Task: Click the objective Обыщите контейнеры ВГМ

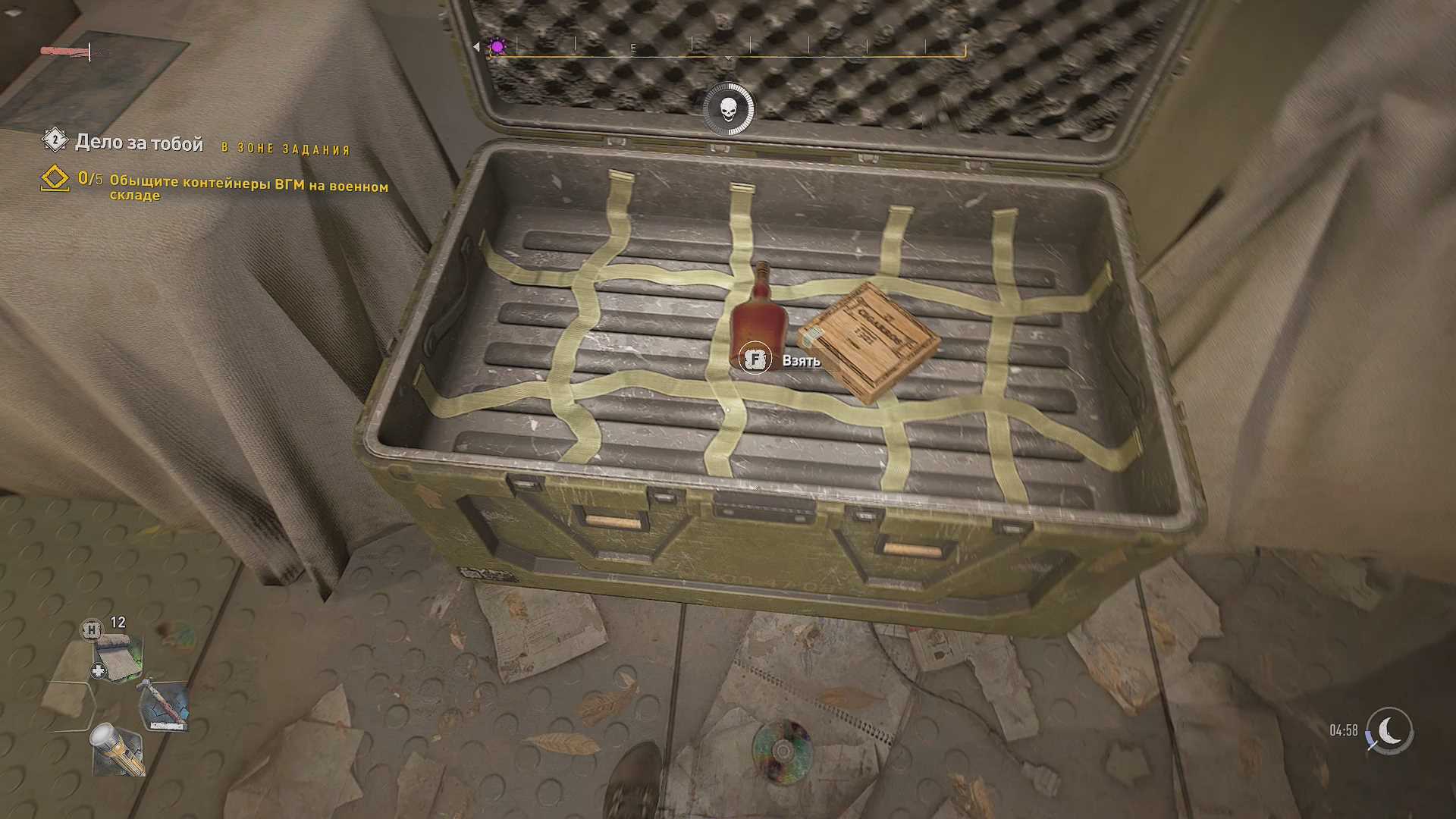Action: (x=248, y=187)
